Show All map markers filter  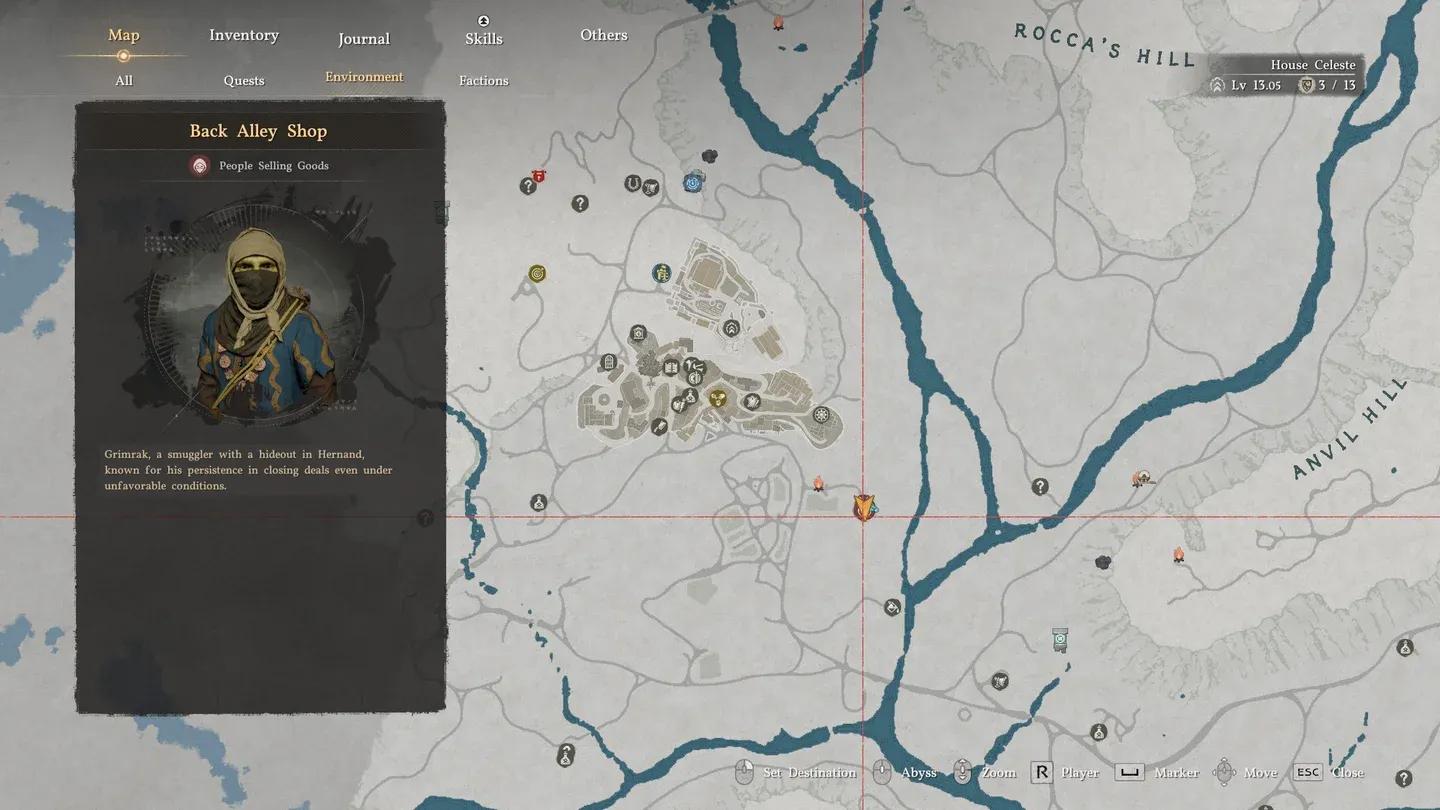(124, 80)
